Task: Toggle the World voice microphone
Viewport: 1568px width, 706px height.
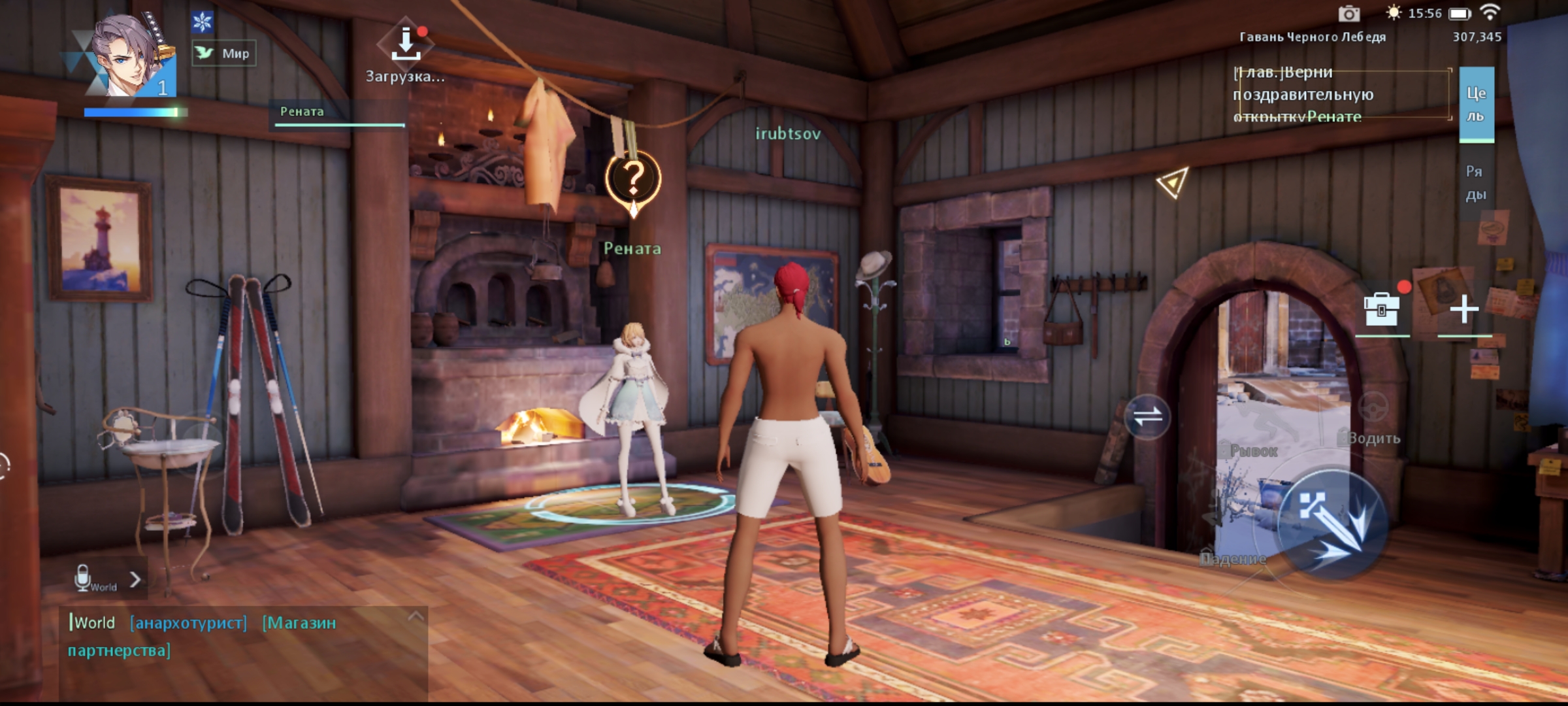Action: (83, 579)
